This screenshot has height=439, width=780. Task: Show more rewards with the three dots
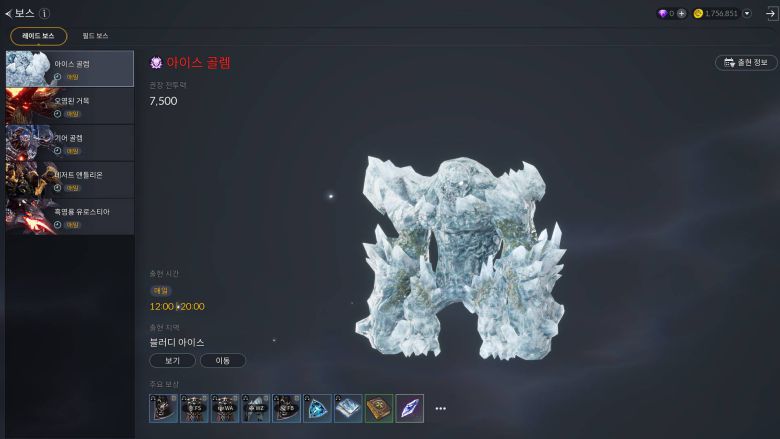click(440, 408)
